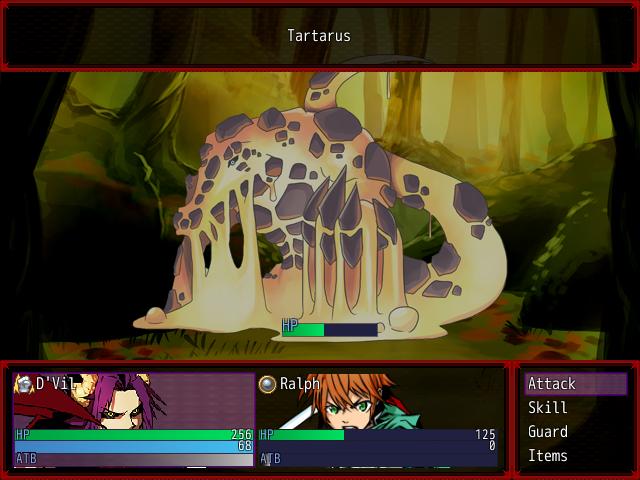Choose the Attack command
The width and height of the screenshot is (640, 480).
pos(574,384)
